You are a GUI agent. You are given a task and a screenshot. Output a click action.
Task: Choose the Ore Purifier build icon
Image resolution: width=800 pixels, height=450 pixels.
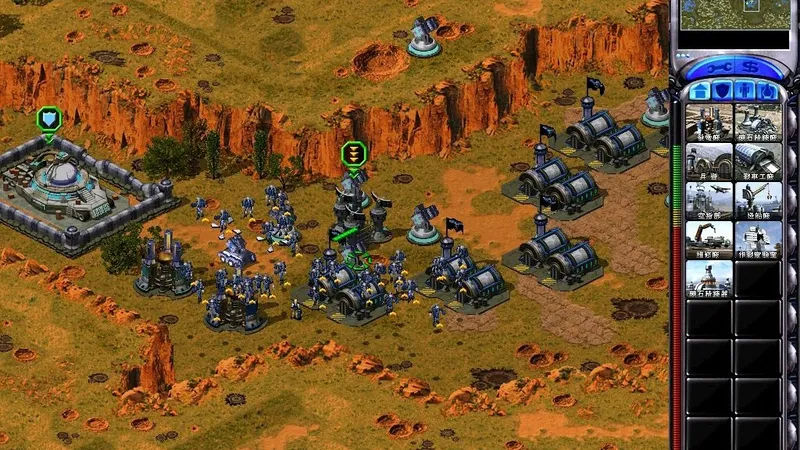click(x=709, y=278)
